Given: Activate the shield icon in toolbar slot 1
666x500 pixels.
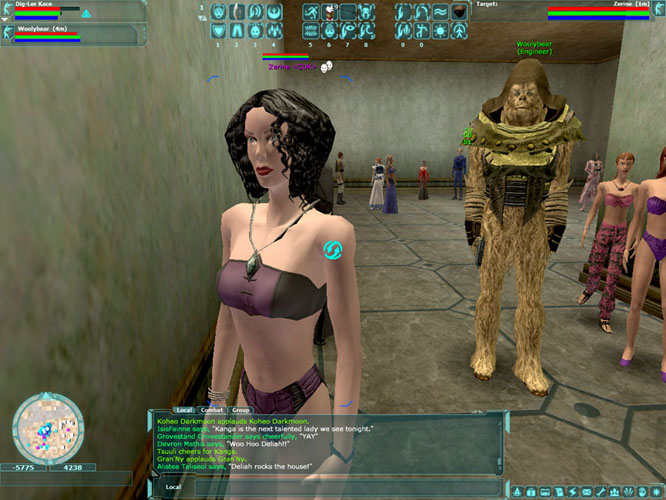Looking at the screenshot, I should 220,31.
